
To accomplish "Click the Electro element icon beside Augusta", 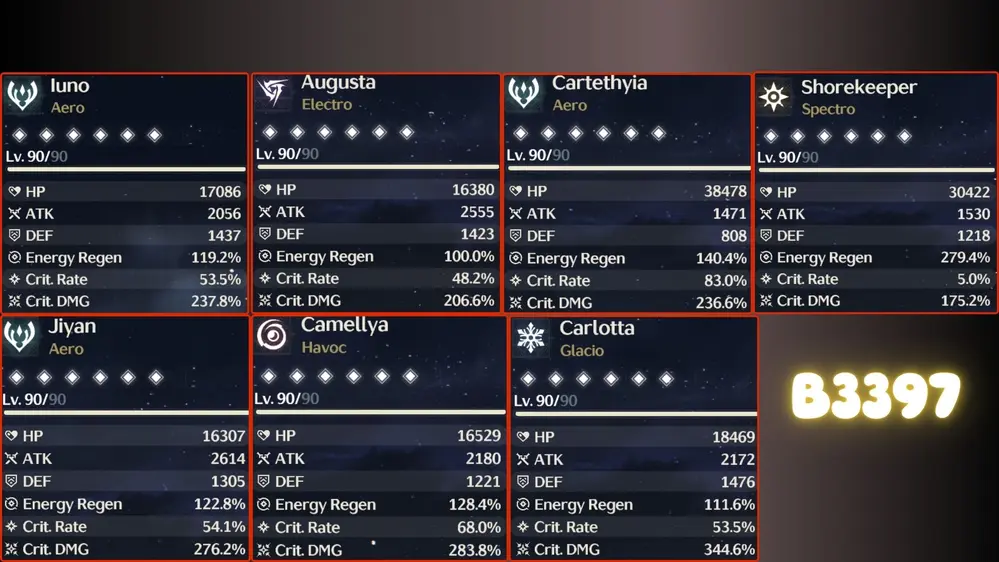I will coord(272,93).
